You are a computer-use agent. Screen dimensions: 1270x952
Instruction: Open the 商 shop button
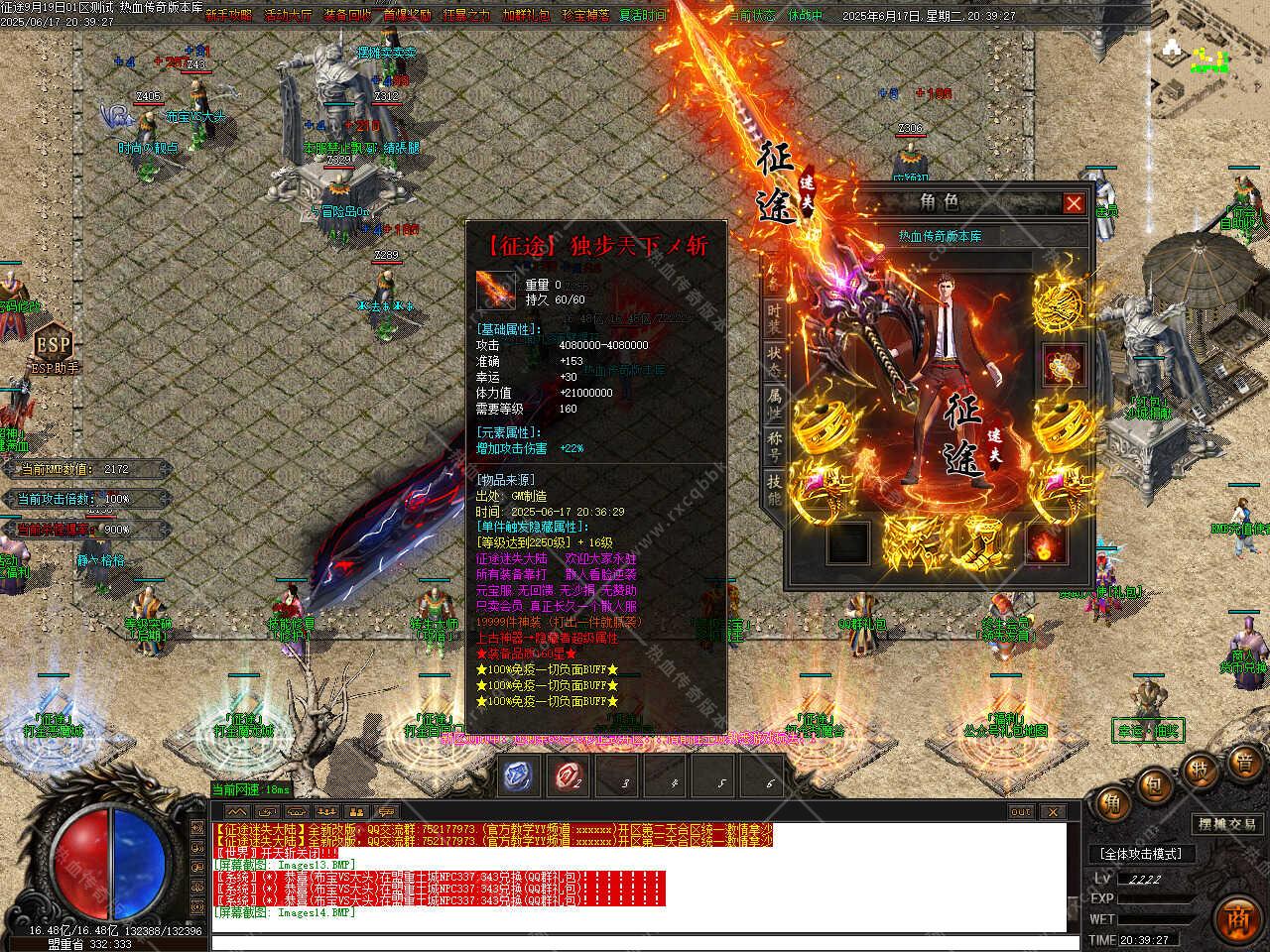1236,914
